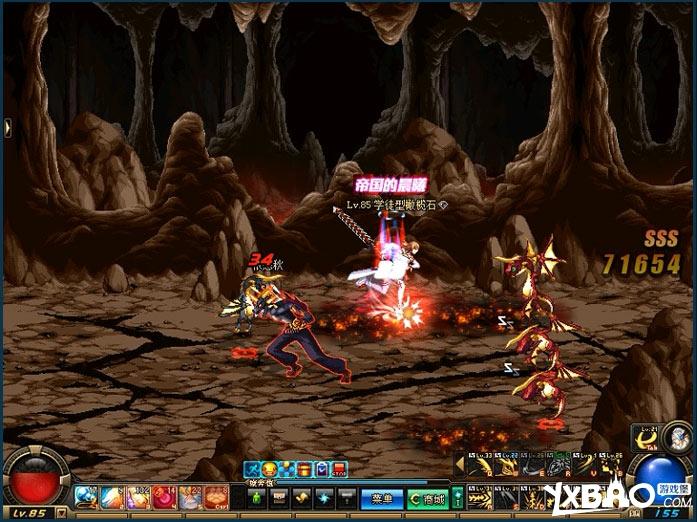This screenshot has width=697, height=522.
Task: Click the Tab skill-swap icon
Action: 648,441
